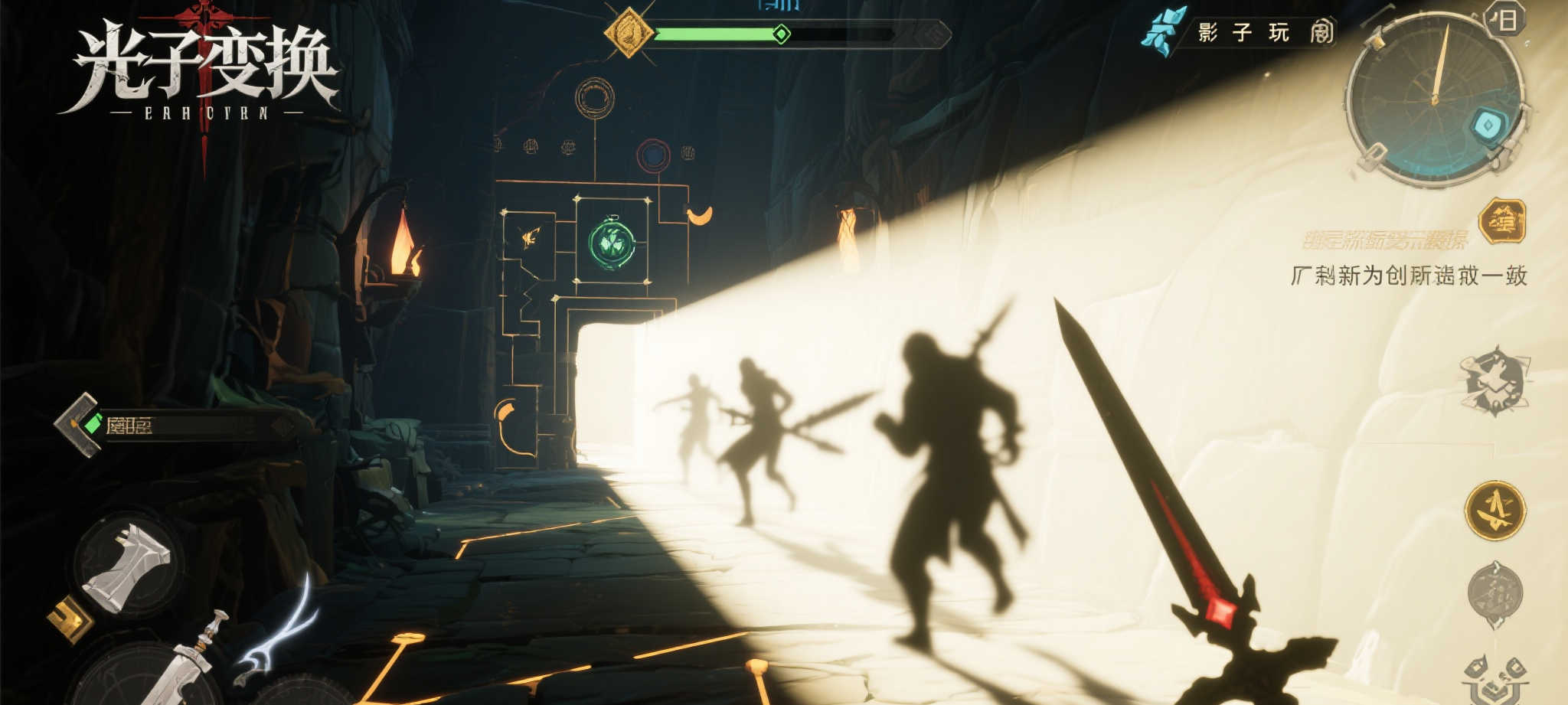
Task: Open the golden hexagonal quest tracker icon
Action: click(1502, 221)
